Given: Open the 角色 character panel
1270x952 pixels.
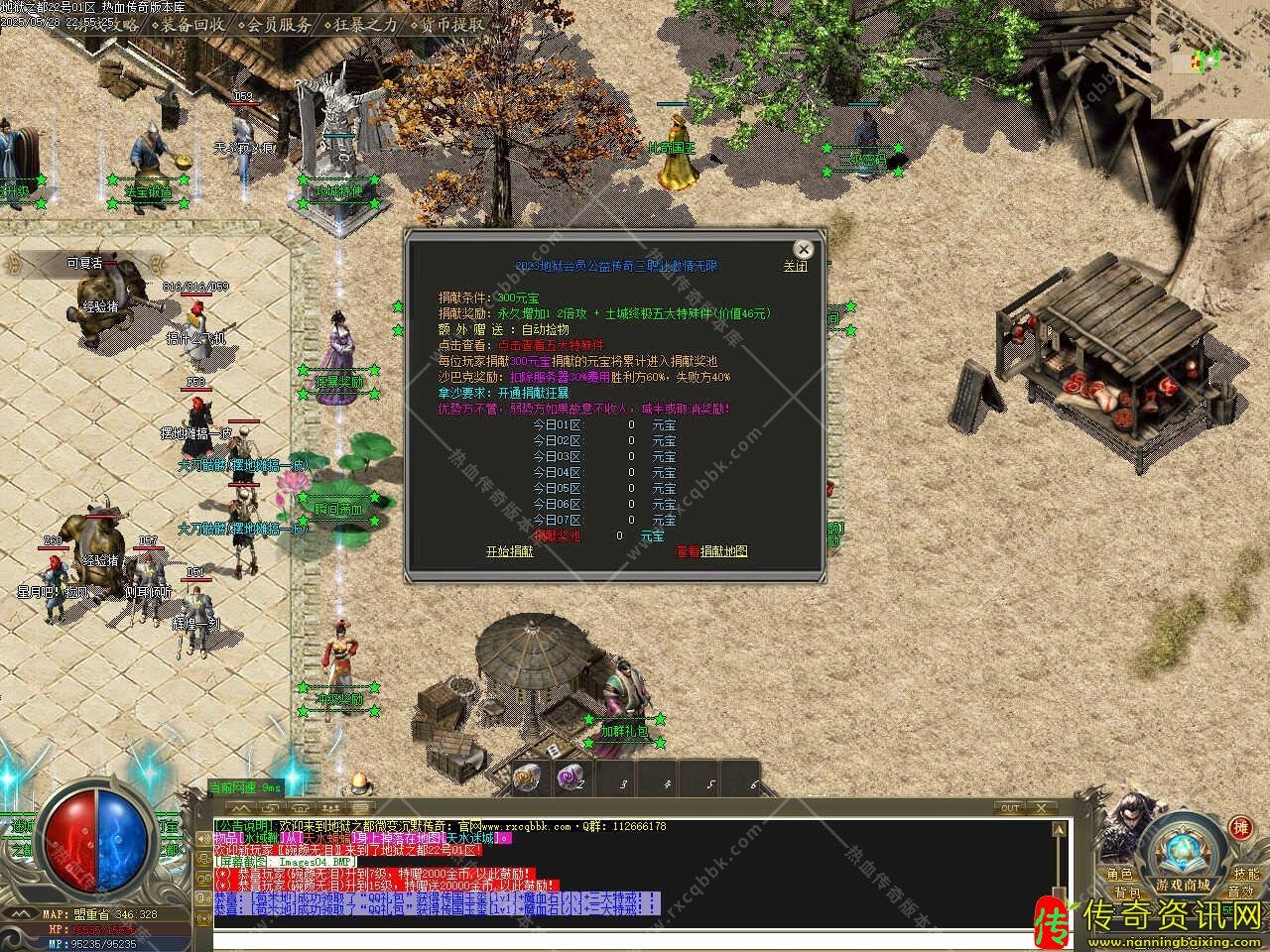Looking at the screenshot, I should click(1119, 875).
